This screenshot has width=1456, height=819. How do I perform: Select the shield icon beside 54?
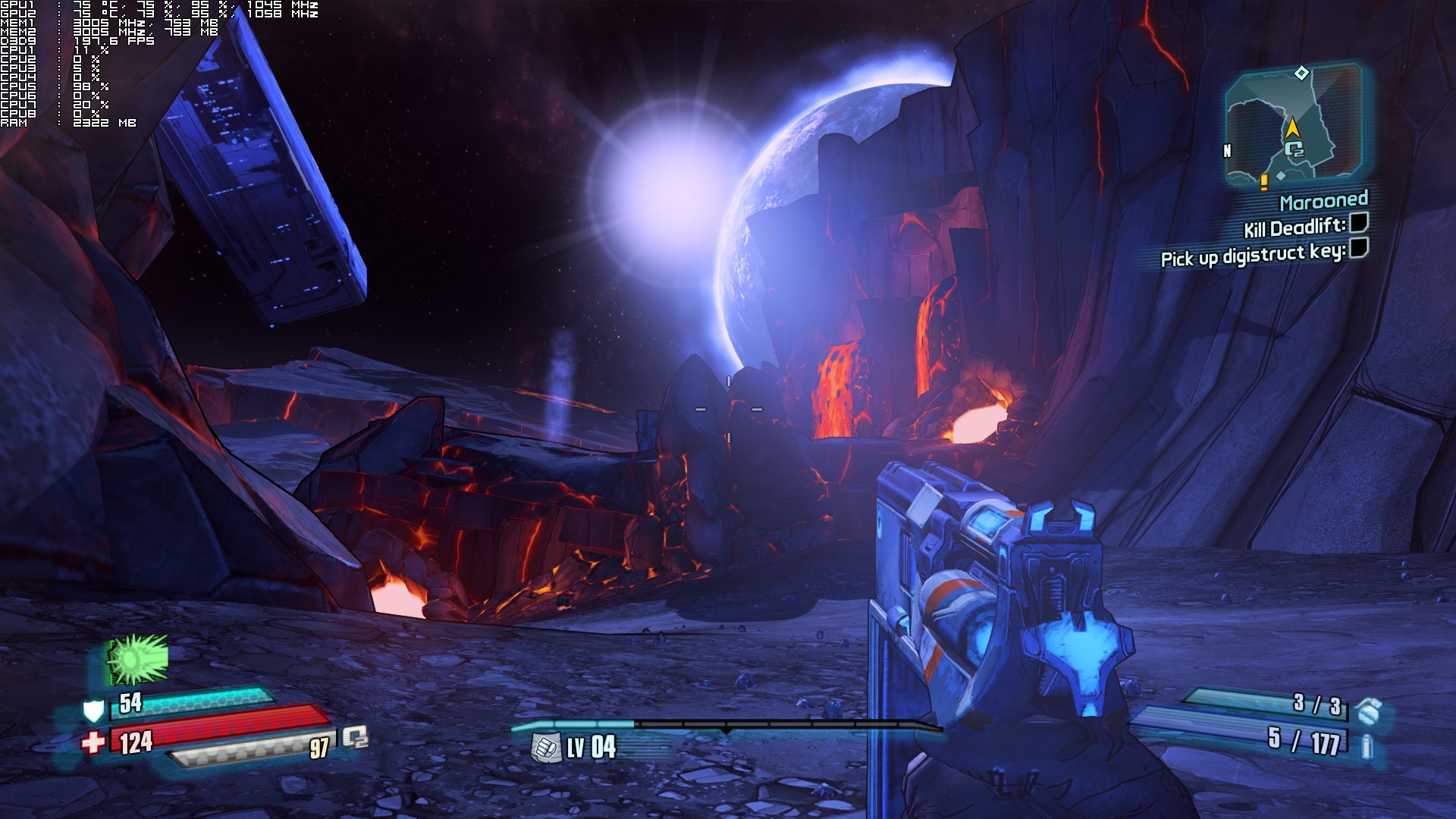pyautogui.click(x=93, y=711)
